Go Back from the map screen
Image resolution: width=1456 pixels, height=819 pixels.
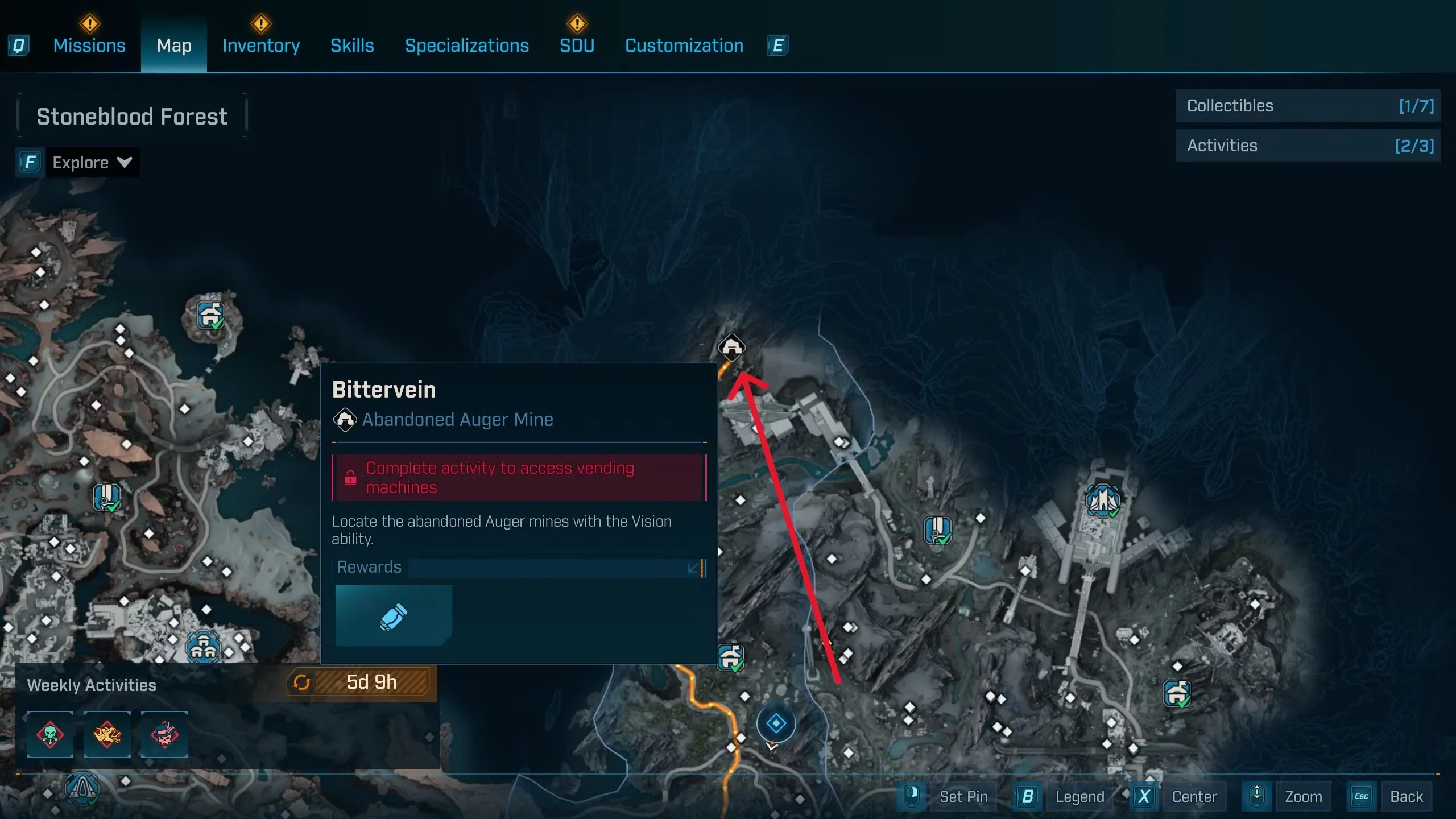[x=1406, y=796]
